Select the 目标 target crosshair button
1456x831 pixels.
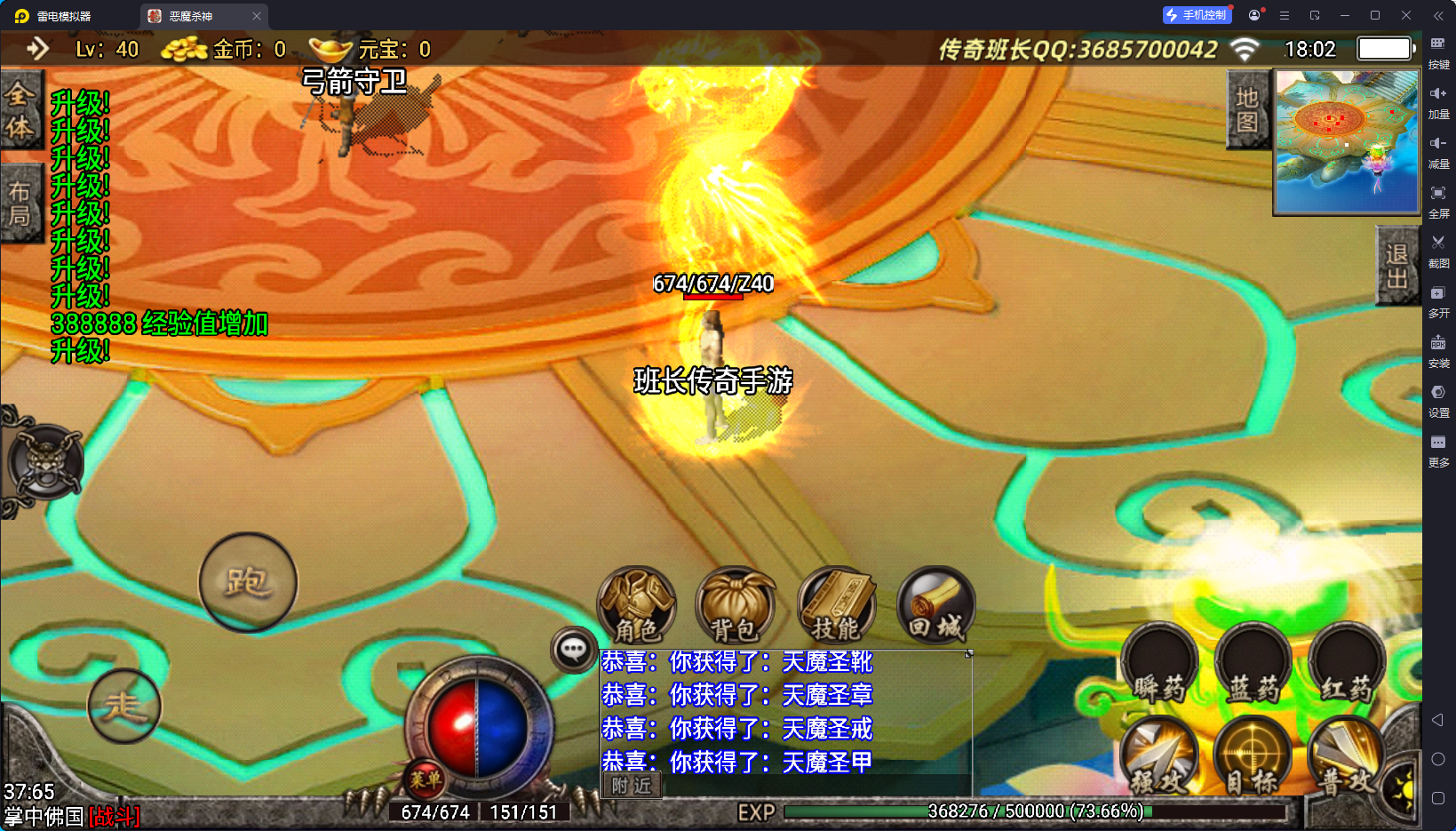[1253, 757]
